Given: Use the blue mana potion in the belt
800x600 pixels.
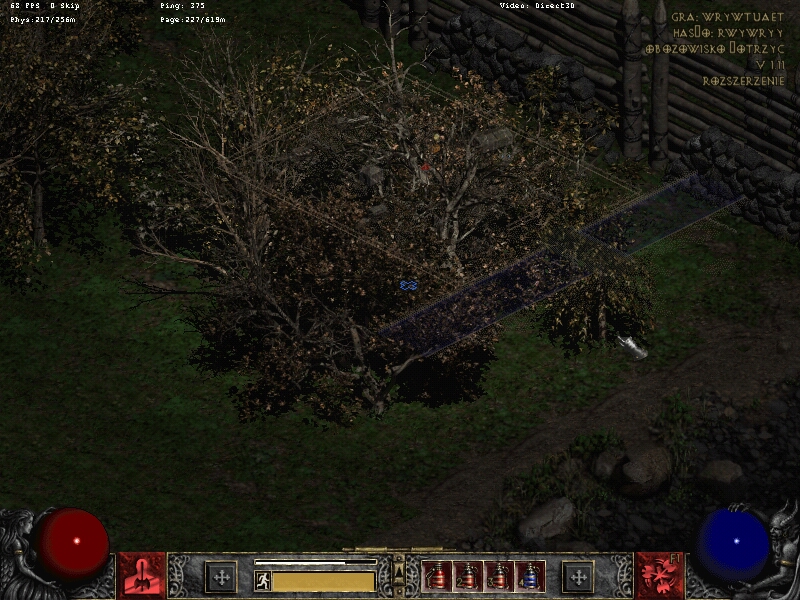Looking at the screenshot, I should 530,576.
